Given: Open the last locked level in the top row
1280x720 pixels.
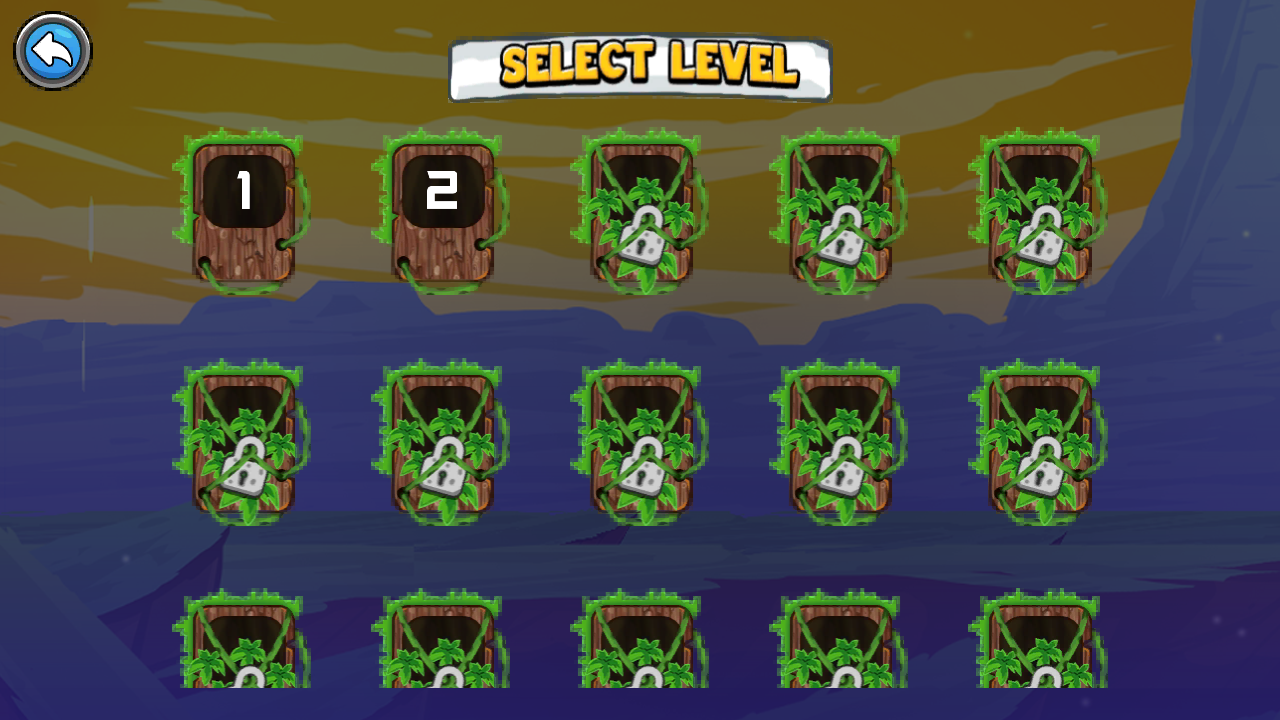Looking at the screenshot, I should (x=1043, y=210).
